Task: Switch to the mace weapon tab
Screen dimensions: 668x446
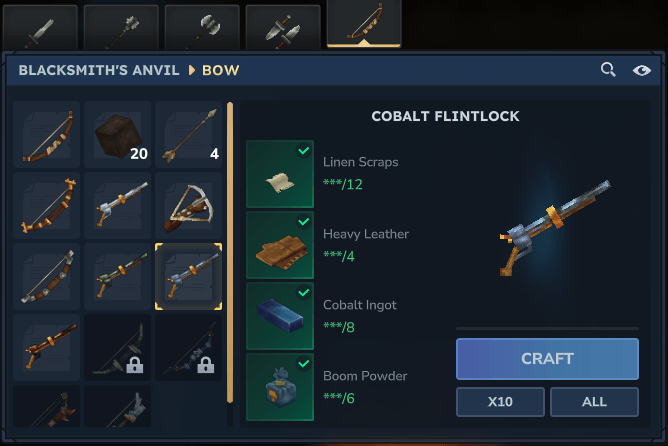Action: pos(121,28)
